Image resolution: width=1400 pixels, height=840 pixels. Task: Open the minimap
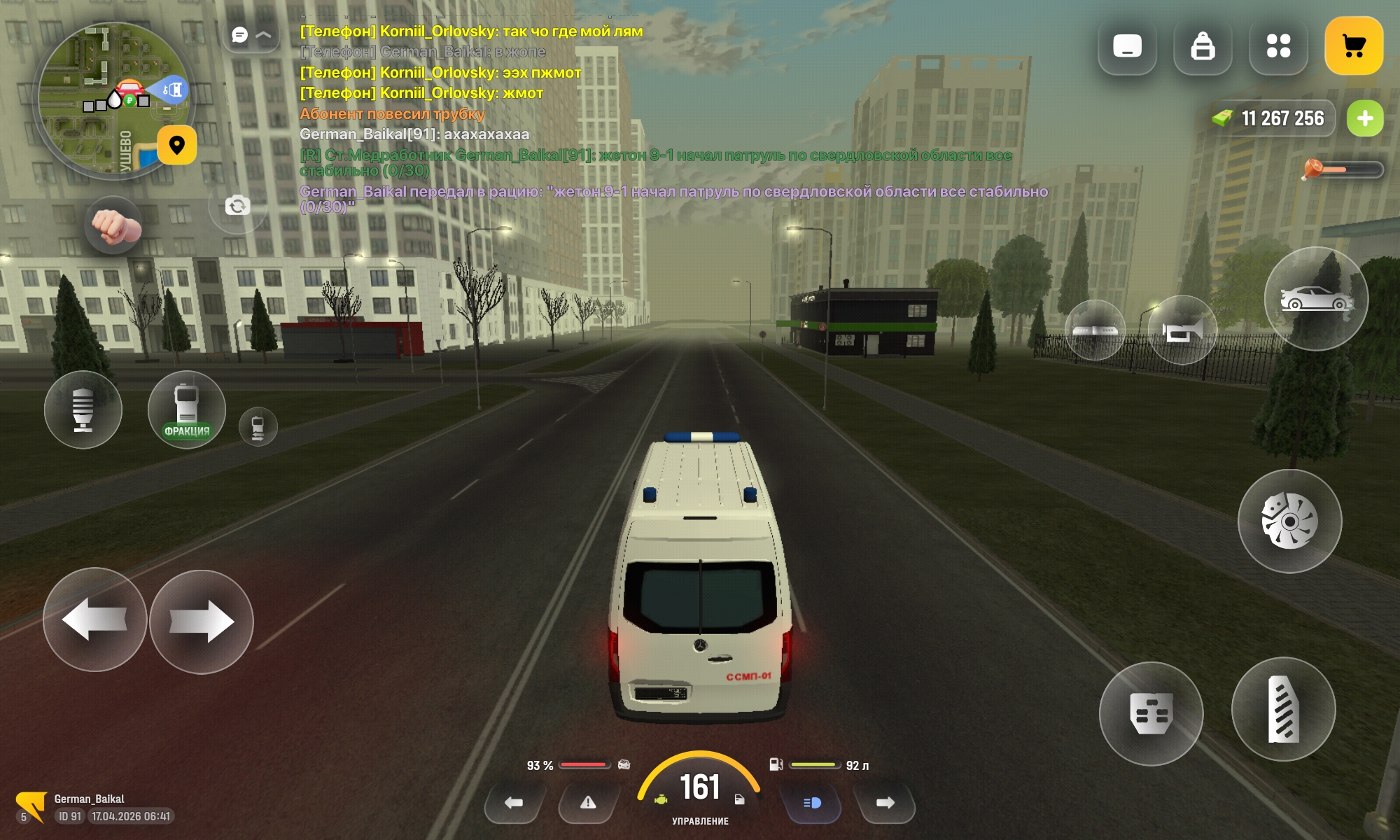click(x=105, y=98)
